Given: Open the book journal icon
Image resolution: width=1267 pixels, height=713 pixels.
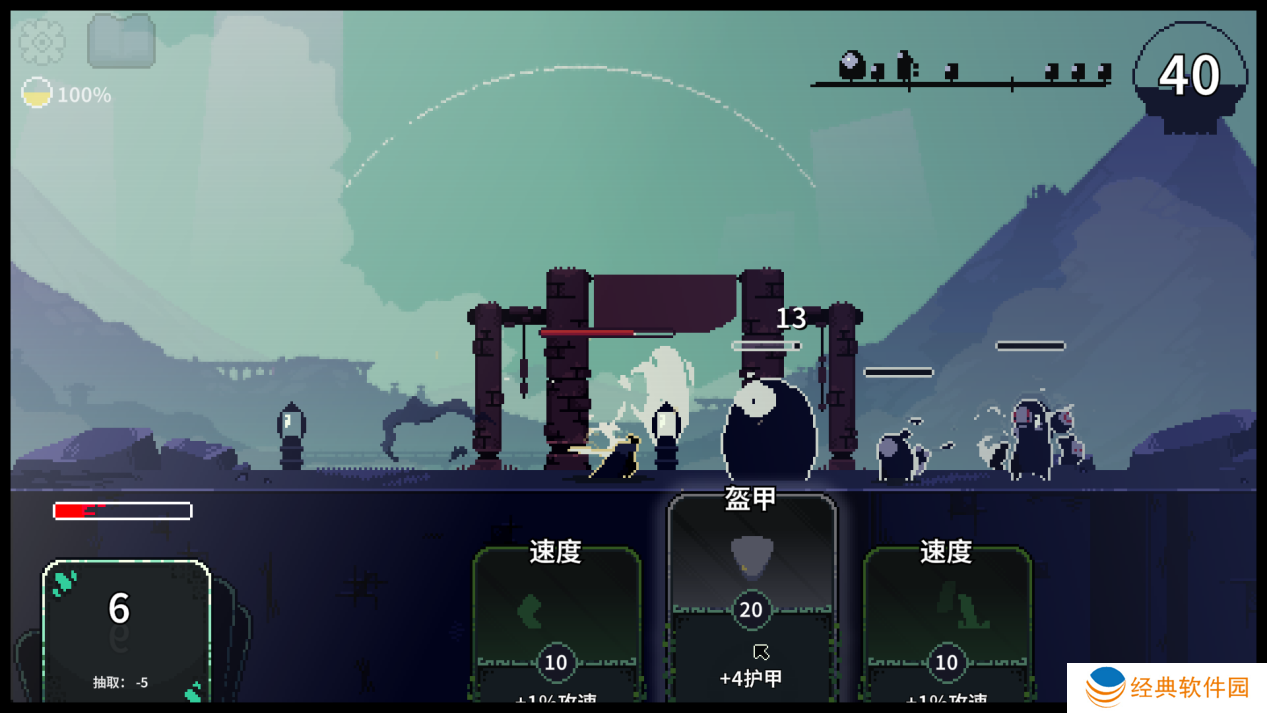Looking at the screenshot, I should click(121, 42).
